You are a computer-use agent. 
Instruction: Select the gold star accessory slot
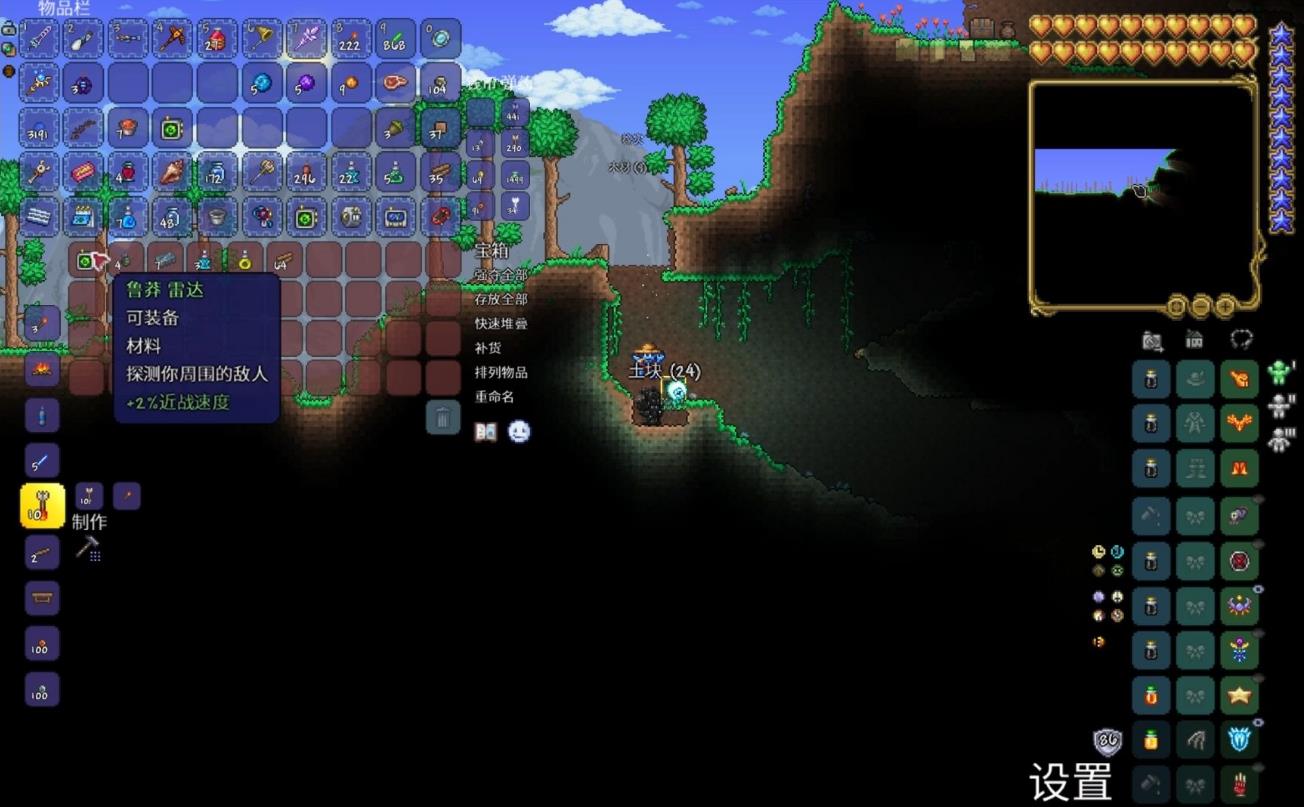pos(1240,694)
